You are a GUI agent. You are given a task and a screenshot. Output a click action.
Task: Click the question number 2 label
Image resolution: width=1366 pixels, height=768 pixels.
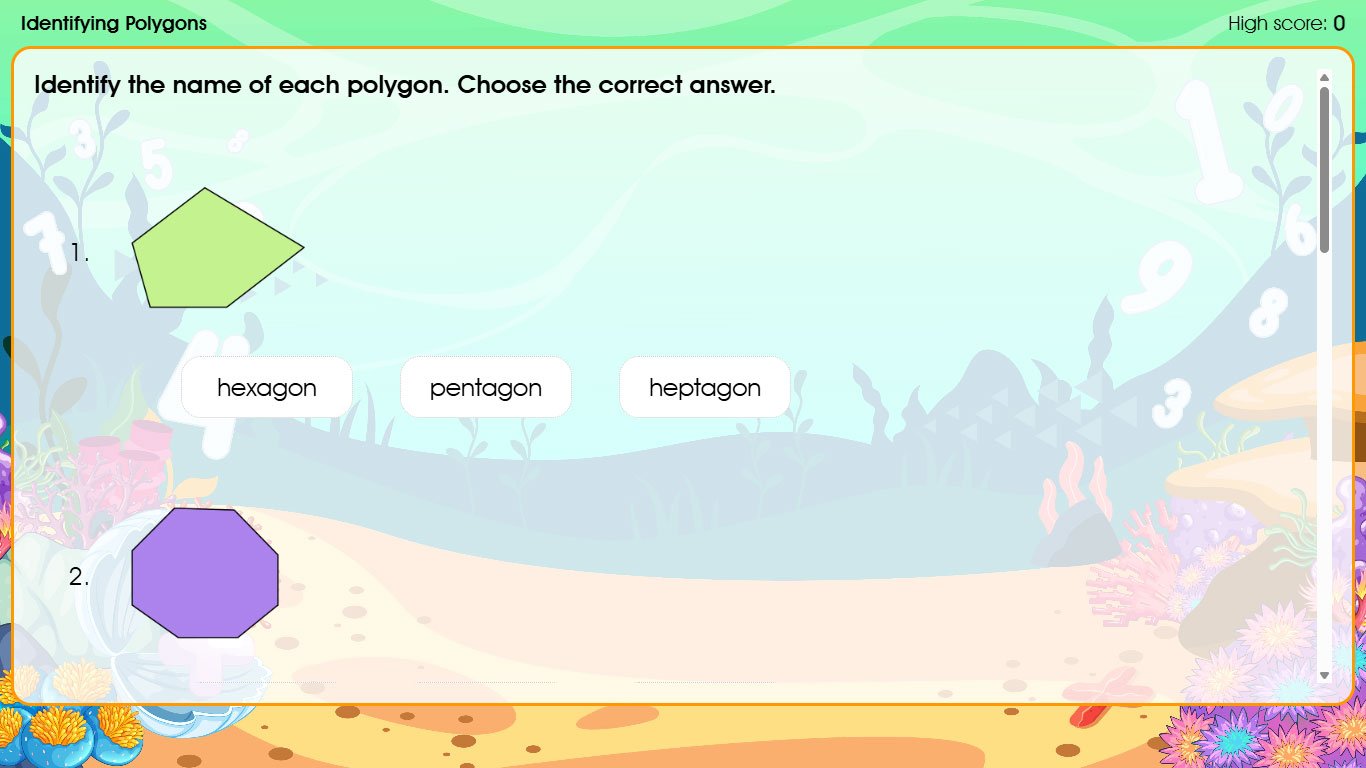(x=78, y=577)
